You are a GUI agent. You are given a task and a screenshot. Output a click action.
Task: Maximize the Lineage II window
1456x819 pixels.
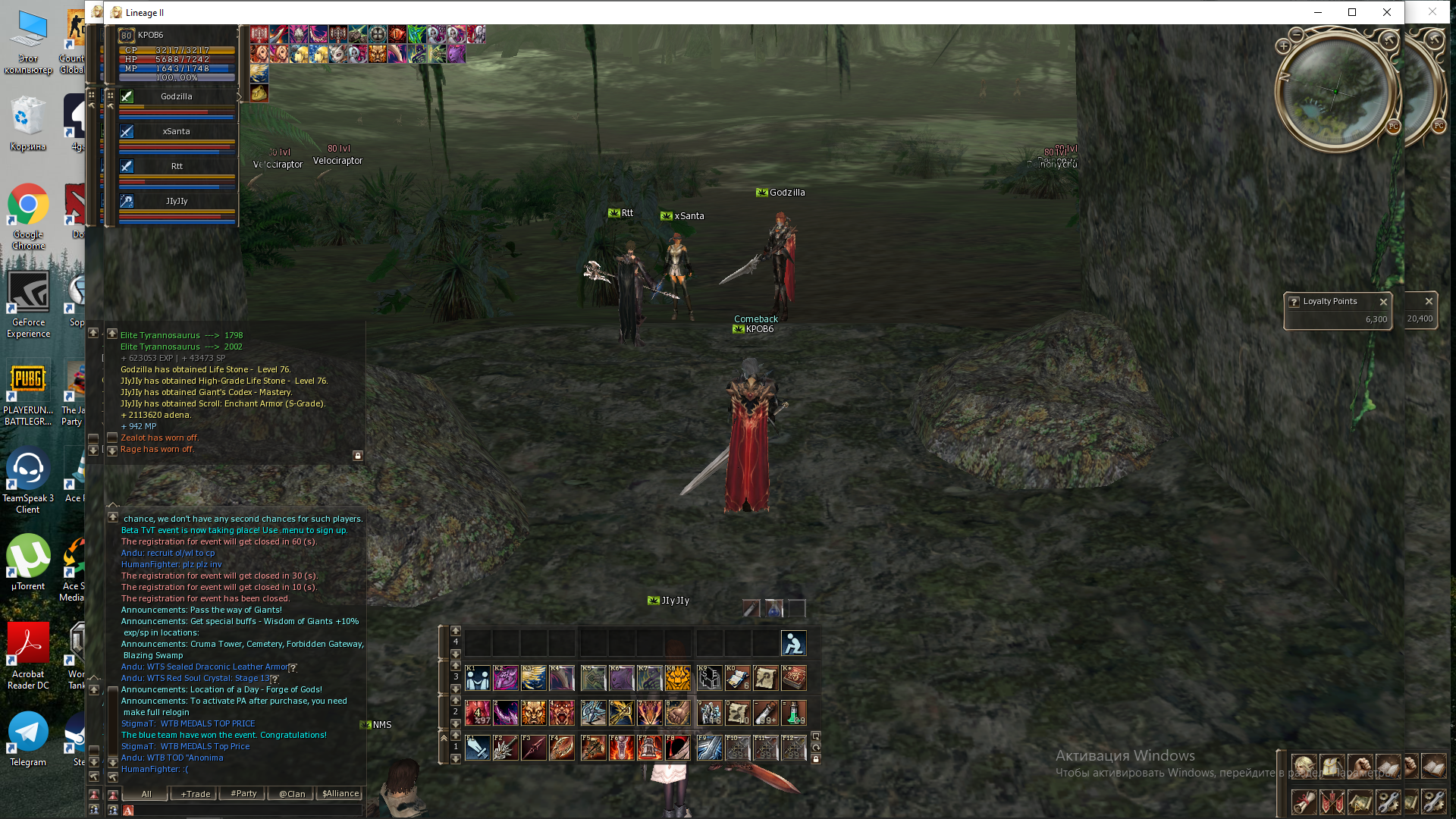pyautogui.click(x=1352, y=12)
